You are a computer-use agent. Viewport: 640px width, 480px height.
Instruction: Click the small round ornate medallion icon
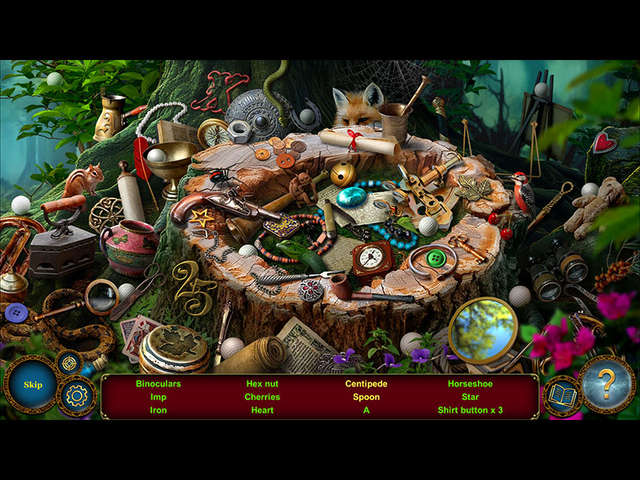(68, 362)
